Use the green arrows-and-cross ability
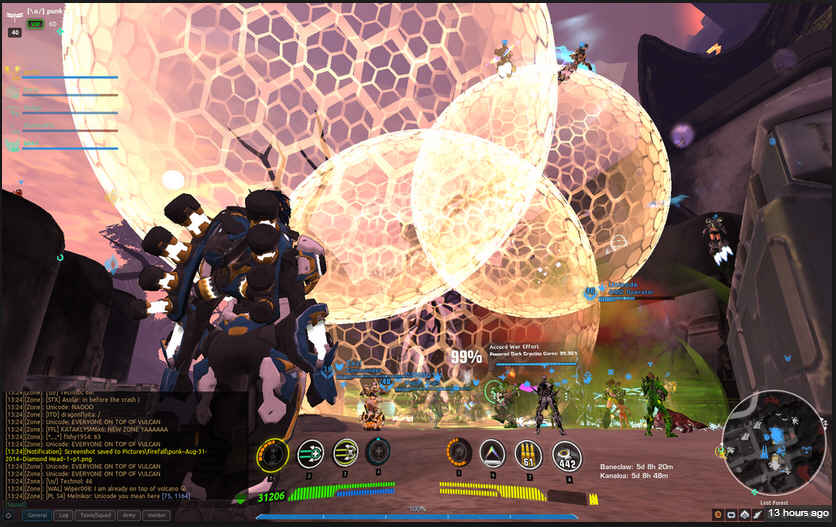The height and width of the screenshot is (527, 836). tap(310, 453)
